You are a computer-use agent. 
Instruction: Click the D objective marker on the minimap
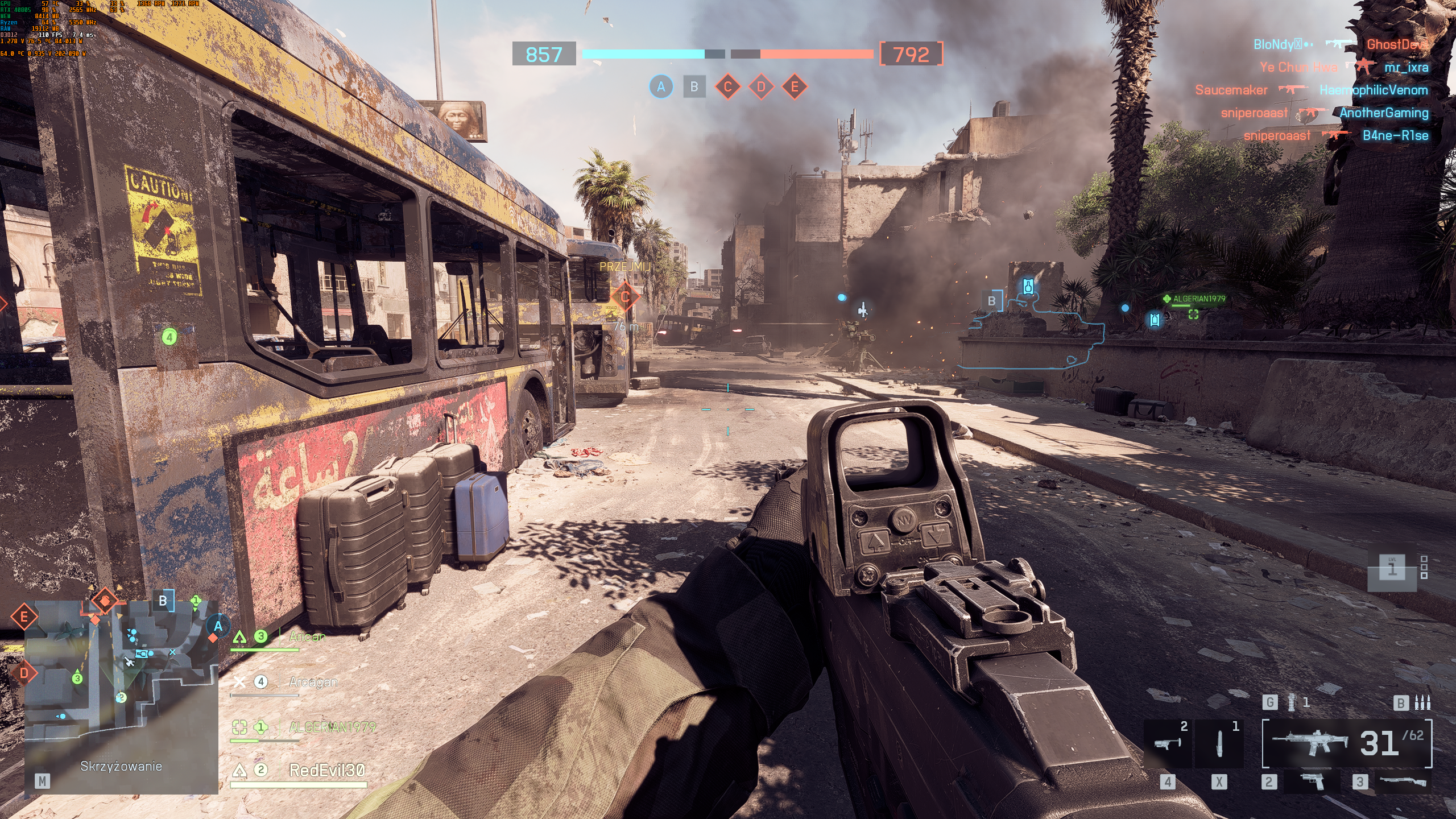(x=24, y=673)
